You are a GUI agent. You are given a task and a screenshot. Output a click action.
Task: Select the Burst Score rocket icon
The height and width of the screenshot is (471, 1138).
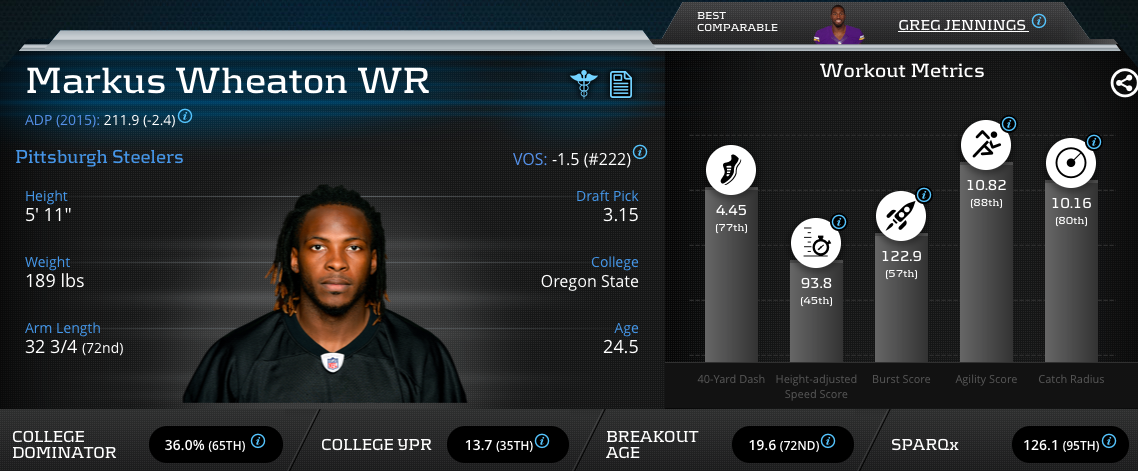pos(900,215)
